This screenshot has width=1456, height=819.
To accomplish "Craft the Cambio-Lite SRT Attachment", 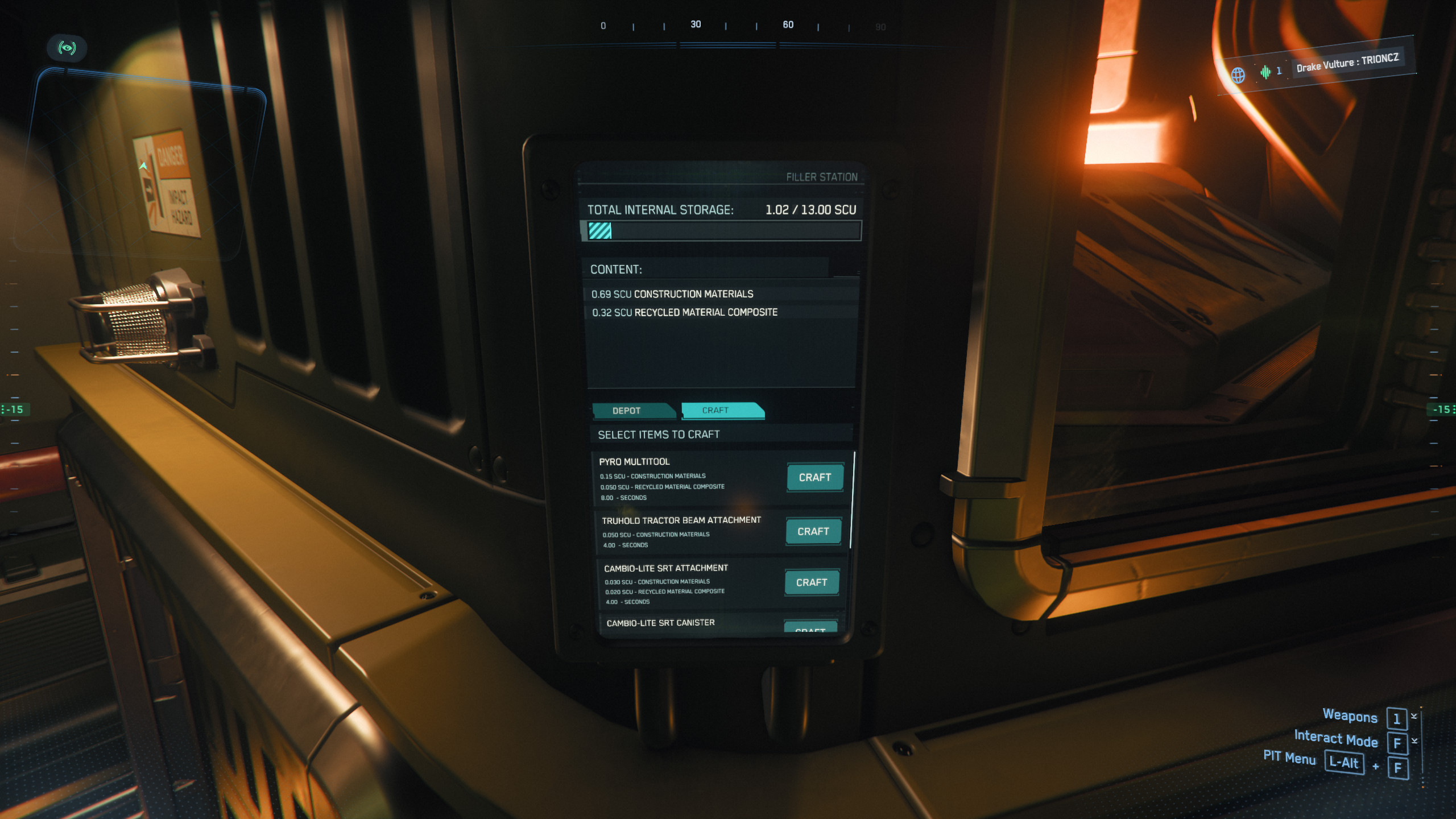I will coord(811,583).
